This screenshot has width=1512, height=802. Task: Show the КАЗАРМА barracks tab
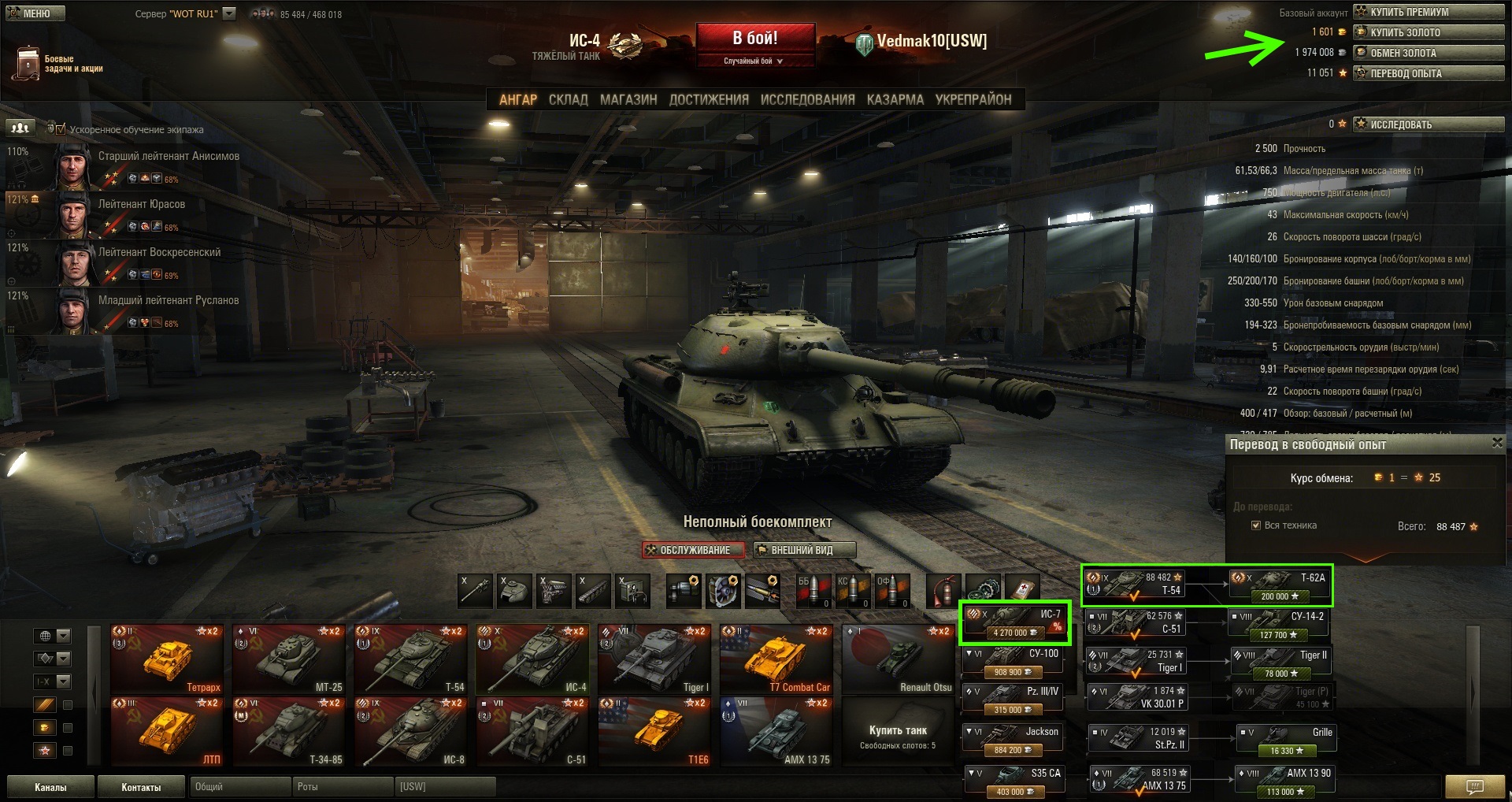coord(895,99)
